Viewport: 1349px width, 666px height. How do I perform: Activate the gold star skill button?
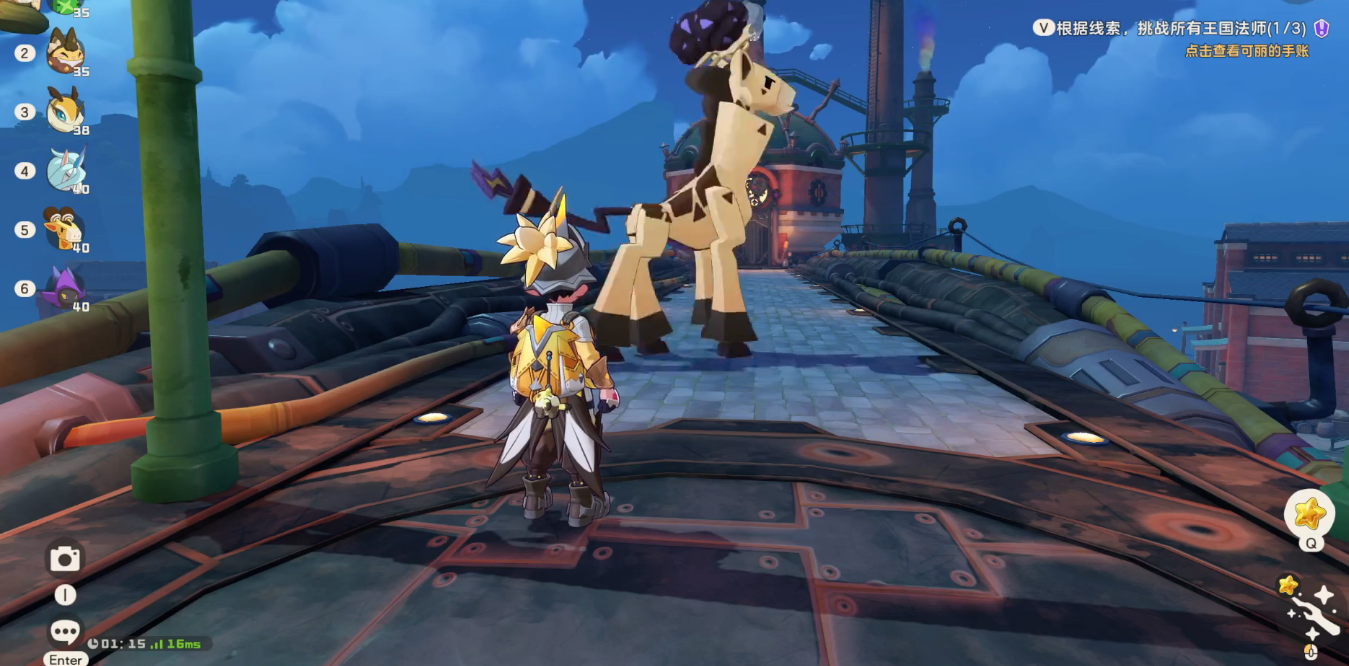pyautogui.click(x=1309, y=514)
